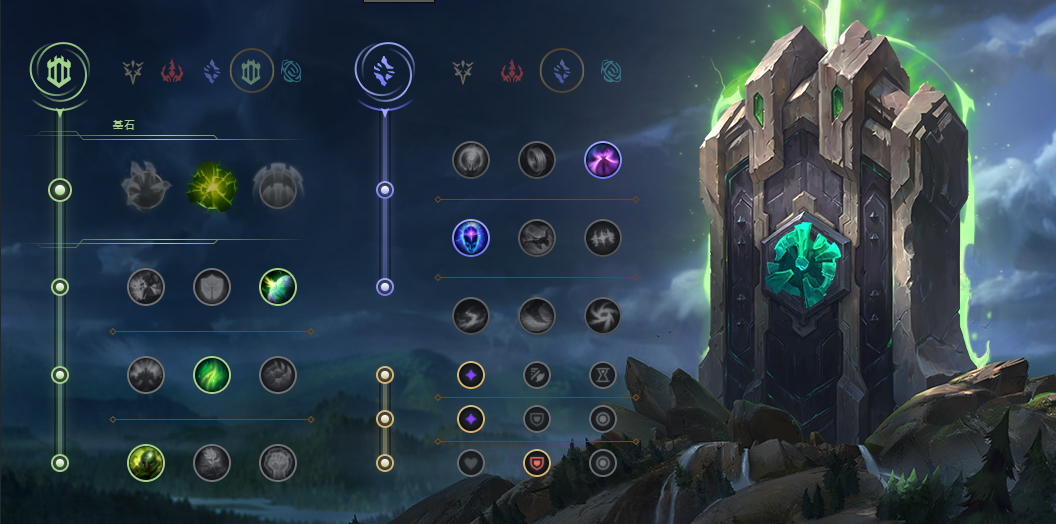Select the glowing green Aftershock keystone
This screenshot has width=1056, height=524.
point(211,187)
